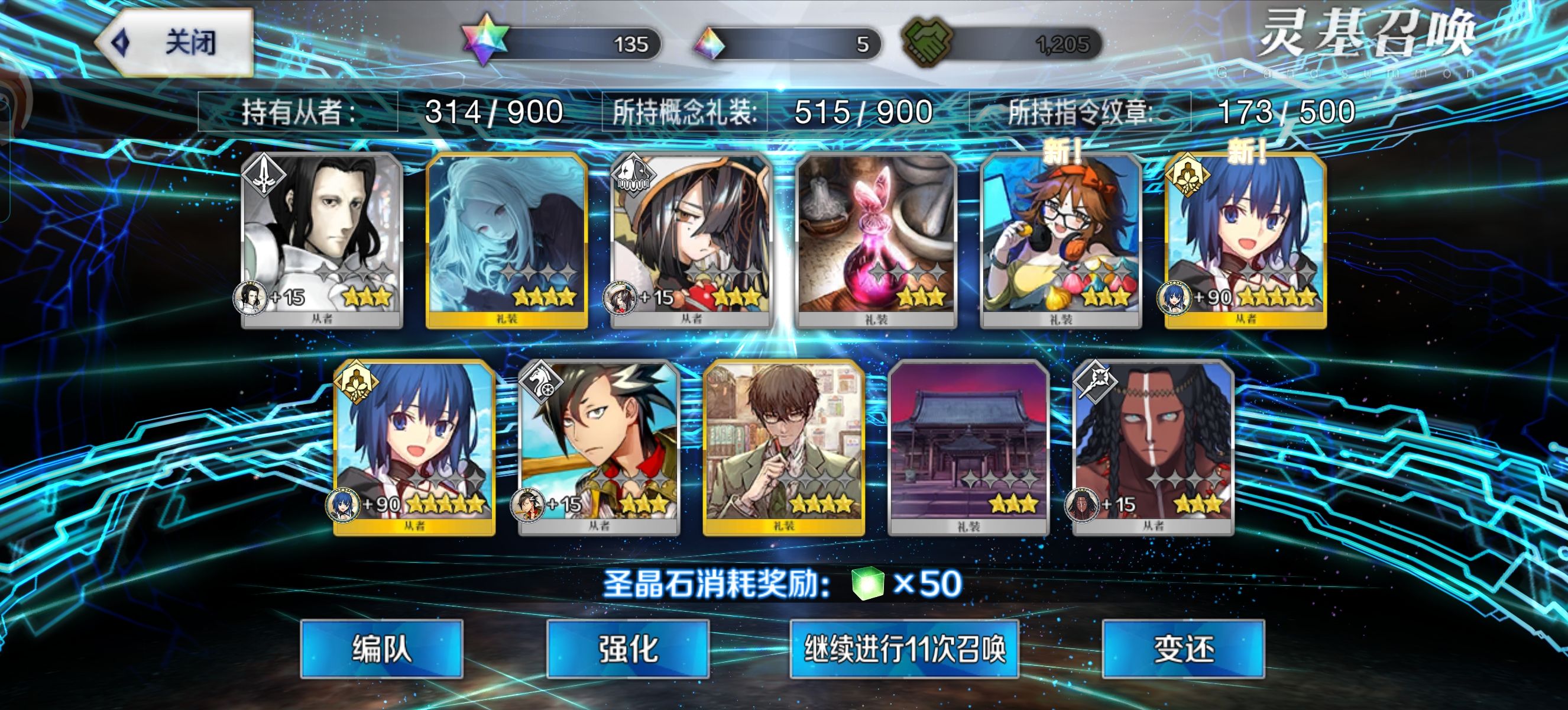Select the temple building craft essence

(968, 447)
